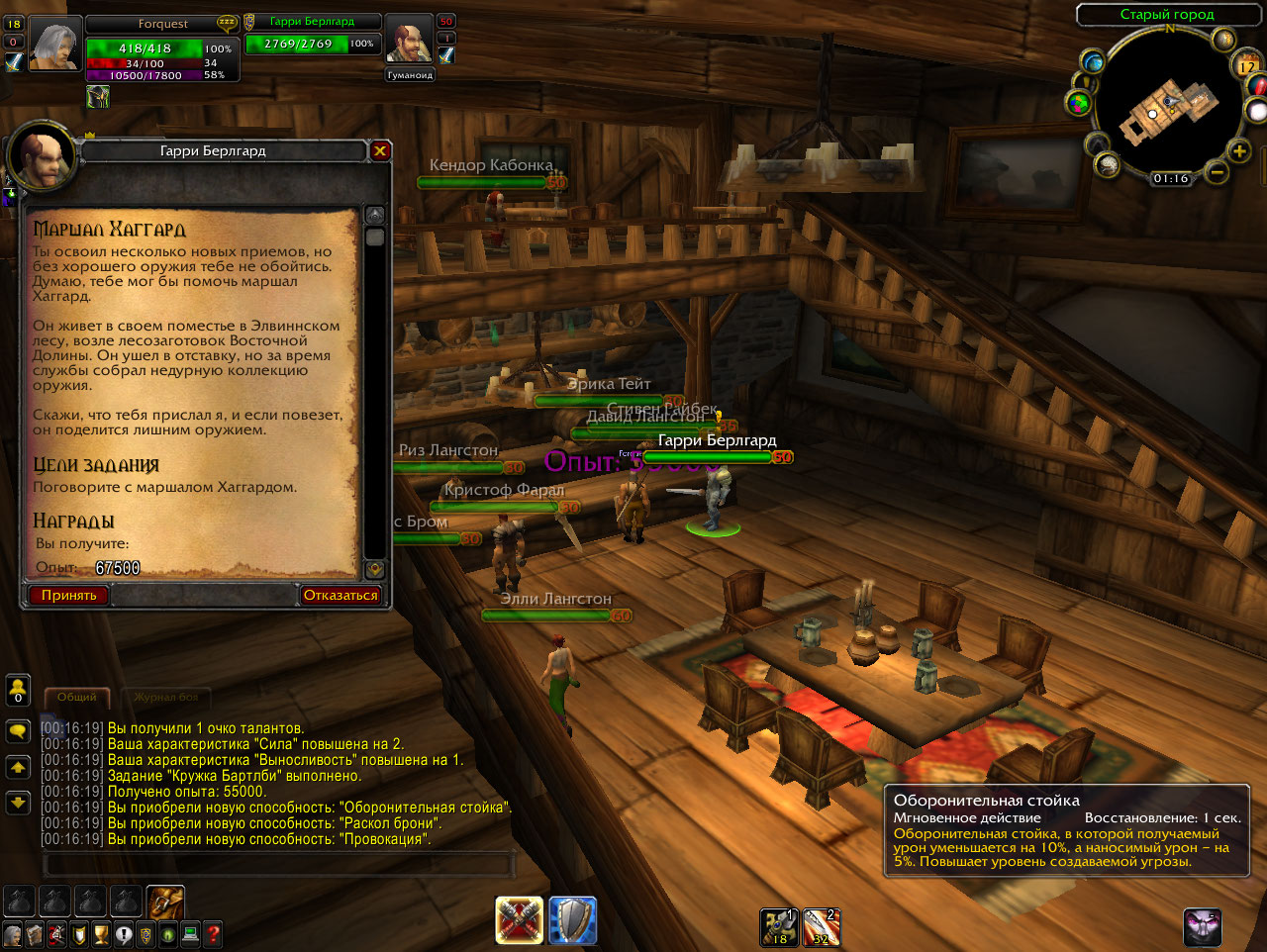Viewport: 1267px width, 952px height.
Task: Switch to the Defensive Stance shield icon
Action: (572, 921)
